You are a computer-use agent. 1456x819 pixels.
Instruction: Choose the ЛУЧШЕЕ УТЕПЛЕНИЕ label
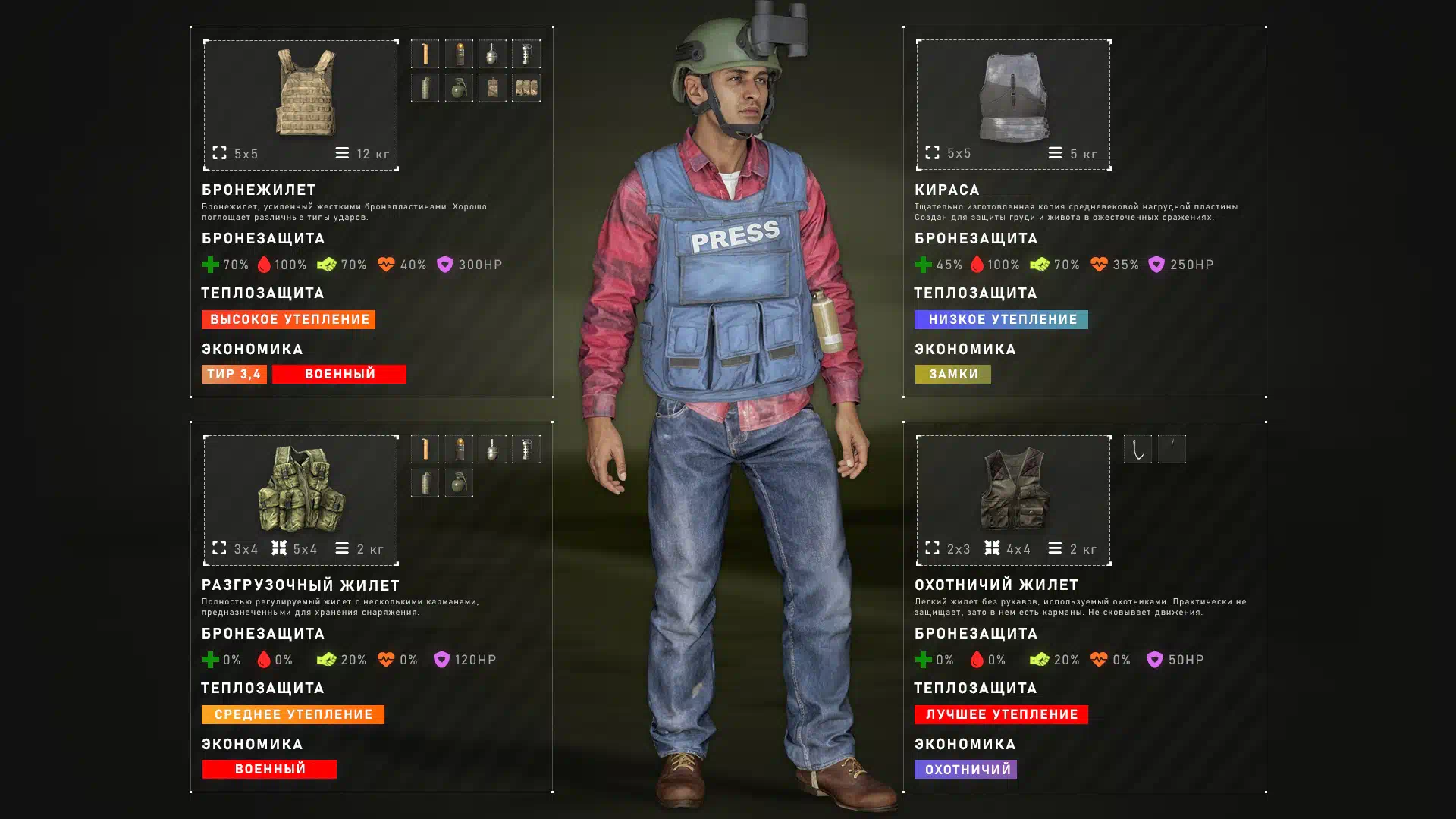[1001, 715]
